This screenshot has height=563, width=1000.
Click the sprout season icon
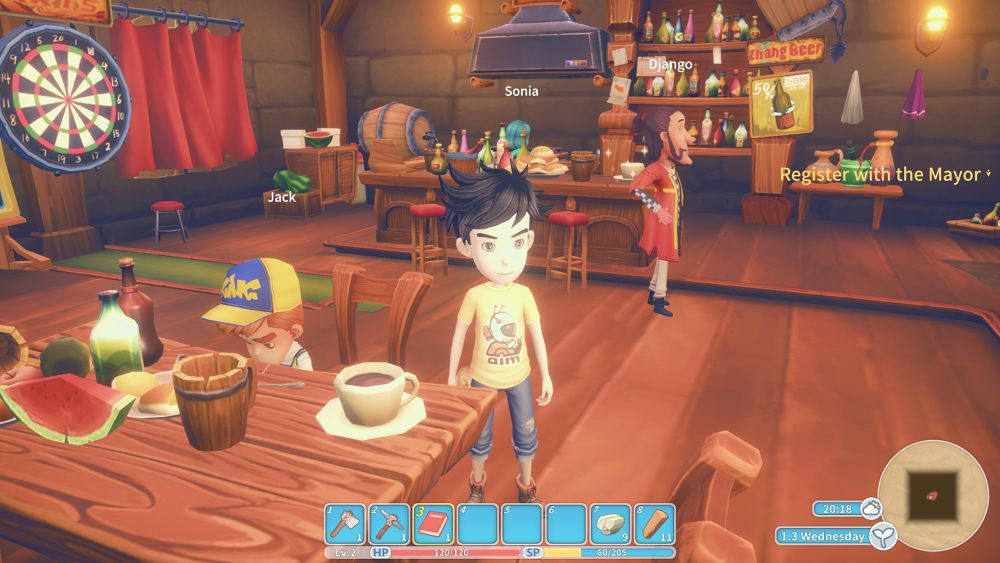point(882,537)
